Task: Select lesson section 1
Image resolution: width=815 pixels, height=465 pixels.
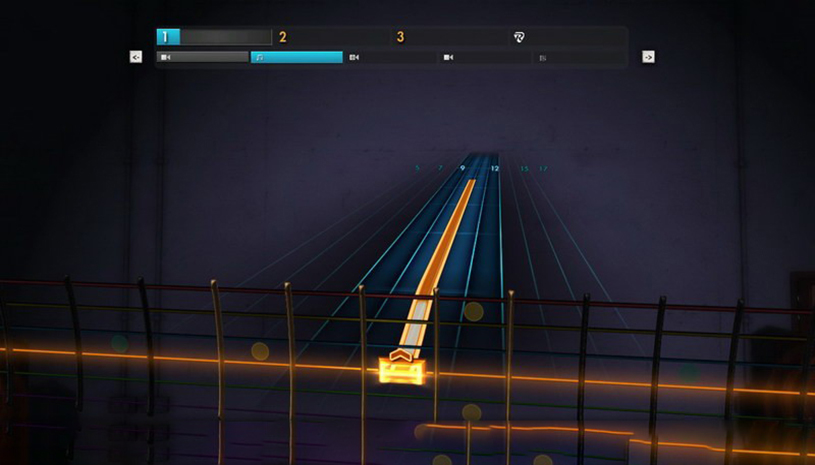Action: pyautogui.click(x=167, y=37)
